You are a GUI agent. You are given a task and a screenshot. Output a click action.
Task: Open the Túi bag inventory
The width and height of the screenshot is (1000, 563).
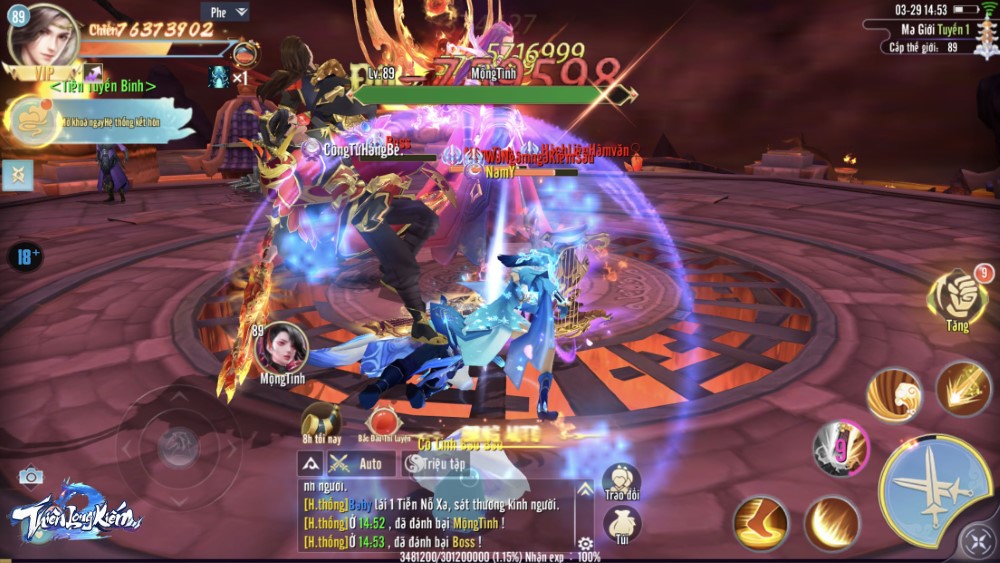pyautogui.click(x=621, y=522)
